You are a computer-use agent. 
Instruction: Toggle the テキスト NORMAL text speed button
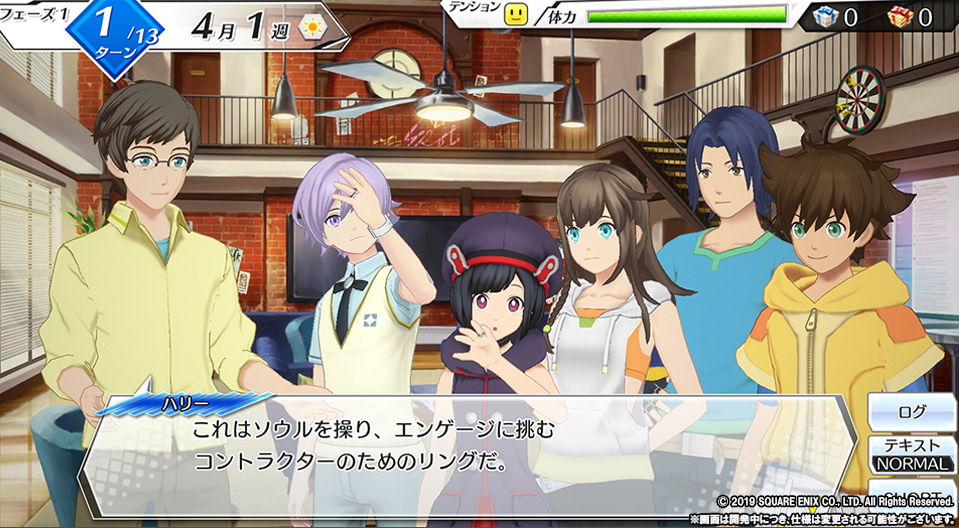pos(911,454)
